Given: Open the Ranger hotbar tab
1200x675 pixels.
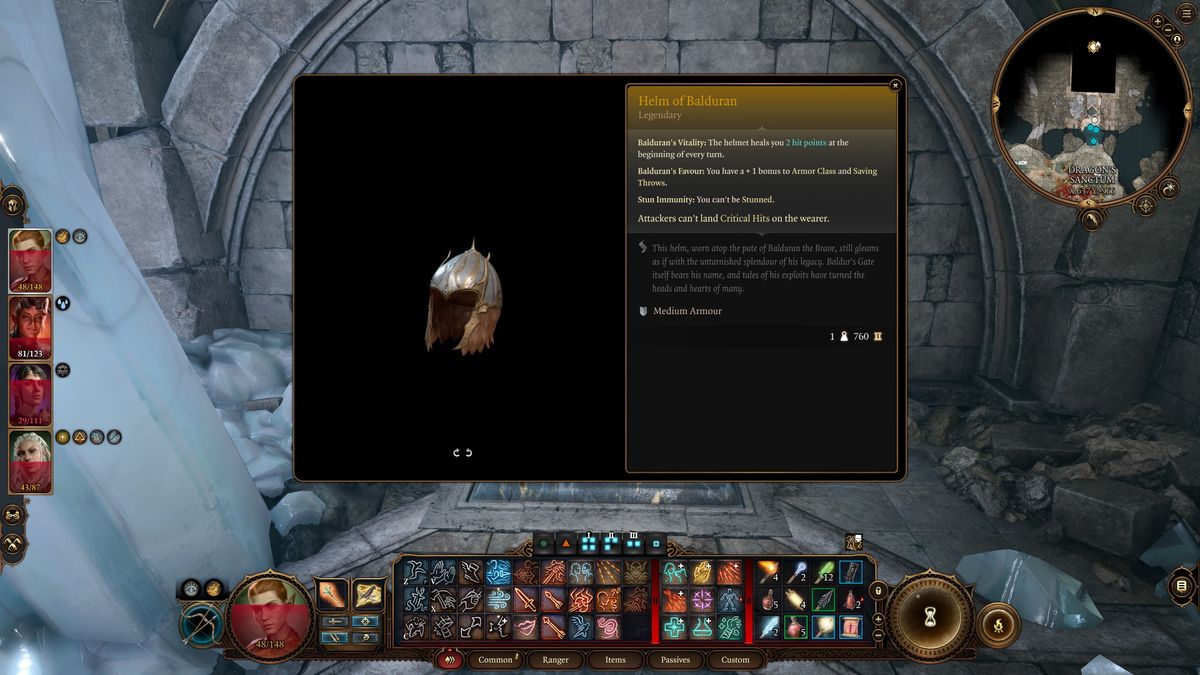Looking at the screenshot, I should tap(555, 660).
